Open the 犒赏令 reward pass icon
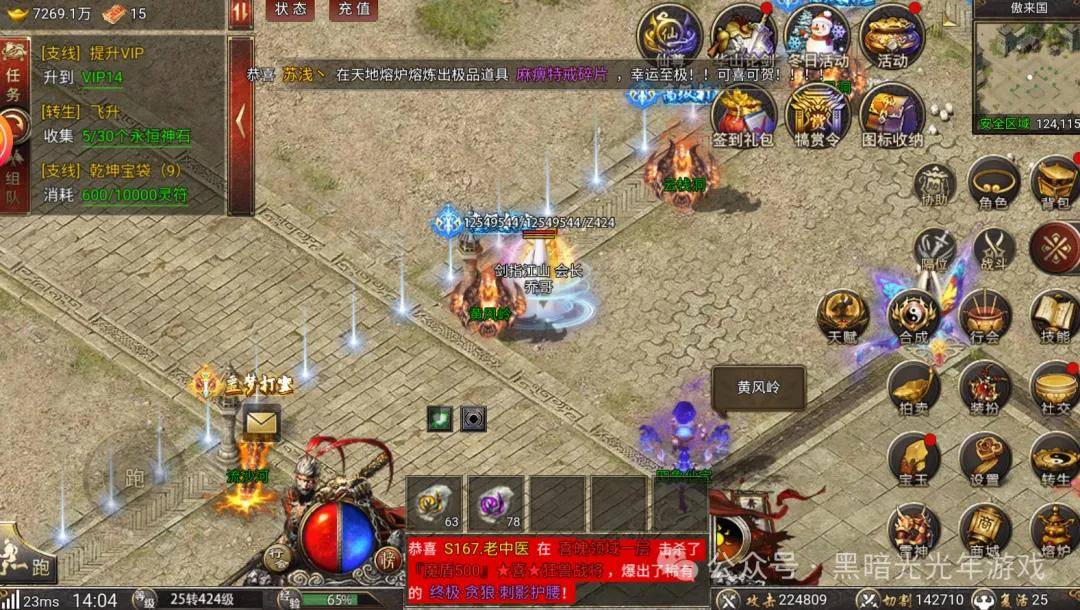This screenshot has height=610, width=1080. [x=816, y=115]
